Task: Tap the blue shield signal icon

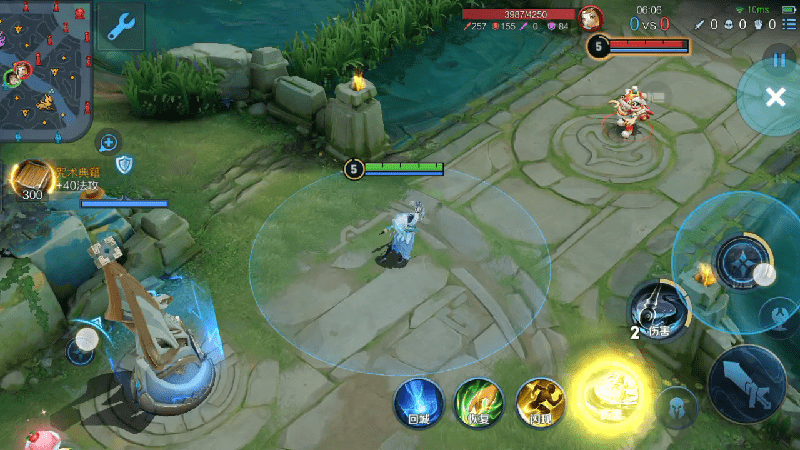Action: [125, 163]
